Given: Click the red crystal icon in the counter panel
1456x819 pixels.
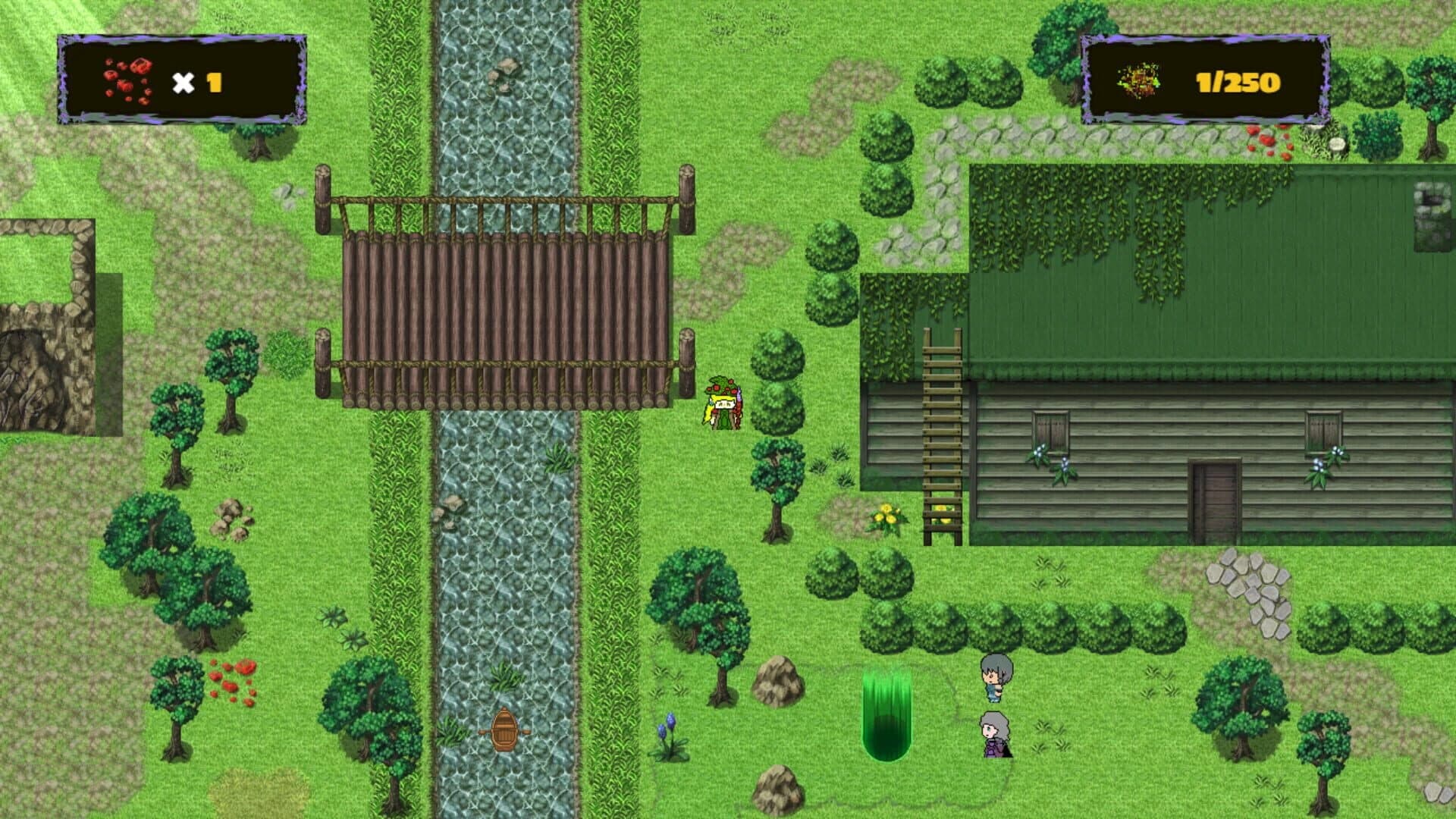Looking at the screenshot, I should [x=127, y=80].
